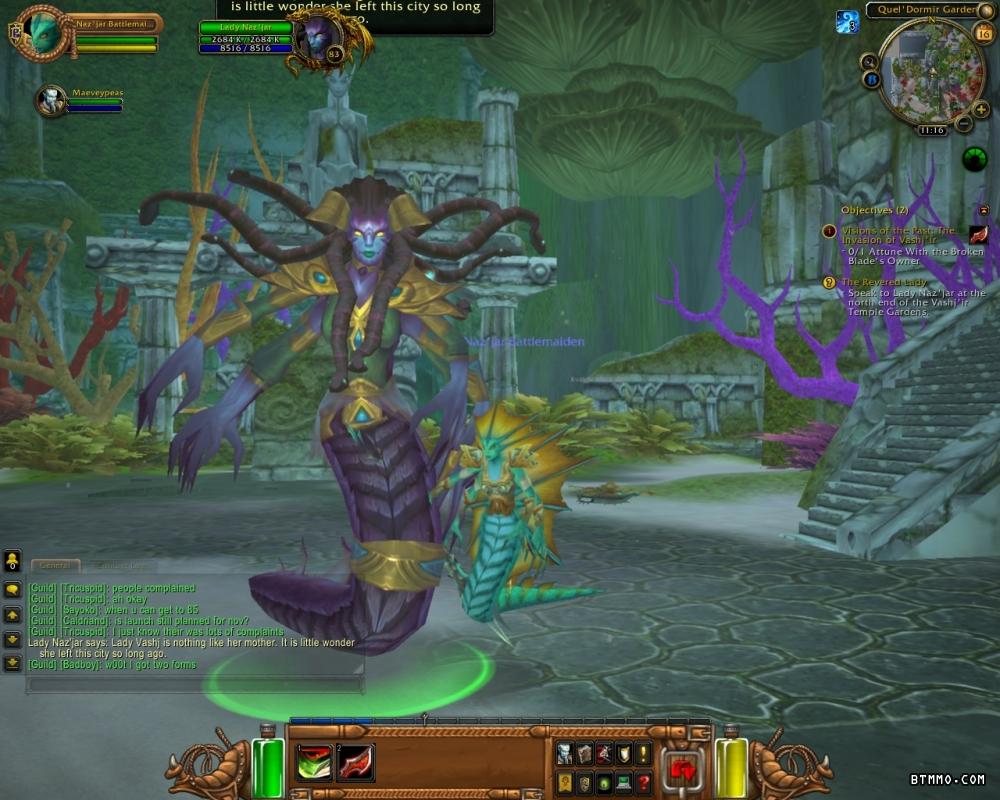Zoom in the minimap with plus button
This screenshot has height=800, width=1000.
click(981, 109)
